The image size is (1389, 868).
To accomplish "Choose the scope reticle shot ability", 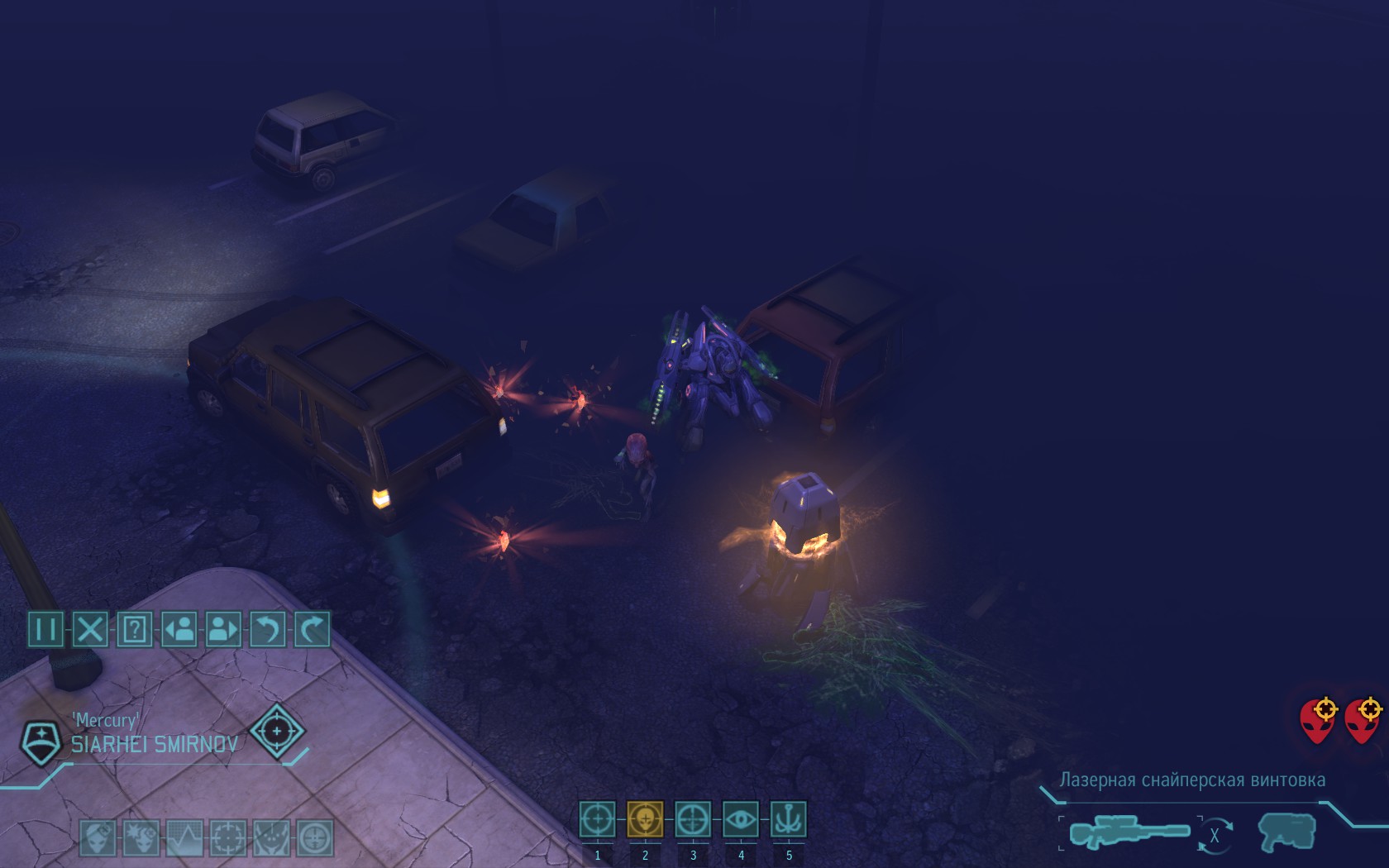I will click(x=693, y=820).
